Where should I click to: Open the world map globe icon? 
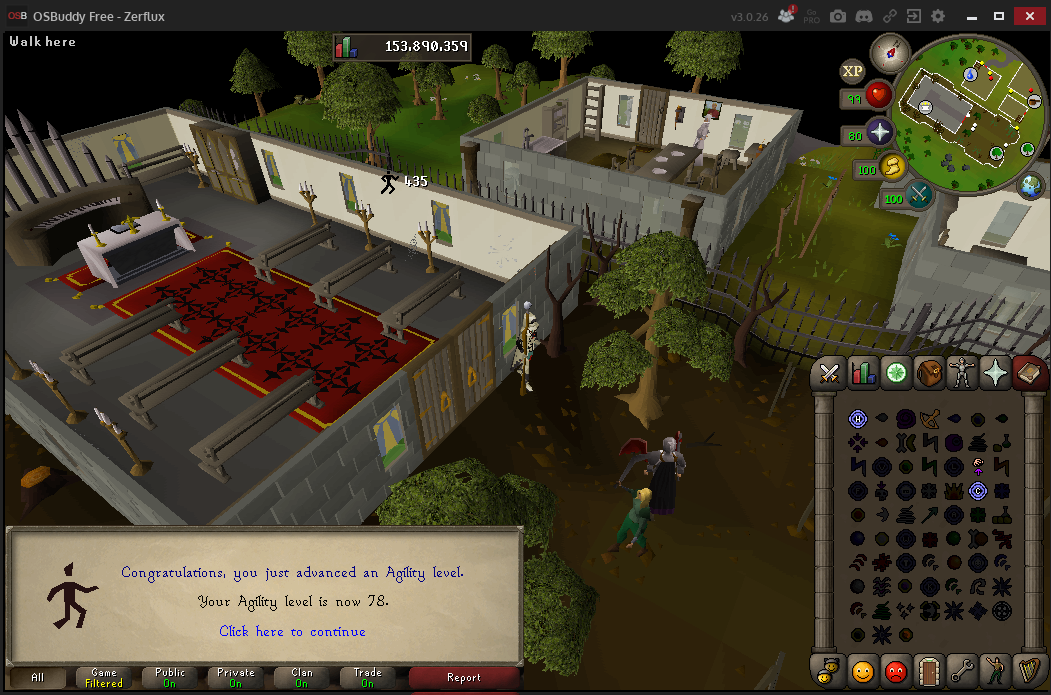click(x=1031, y=185)
